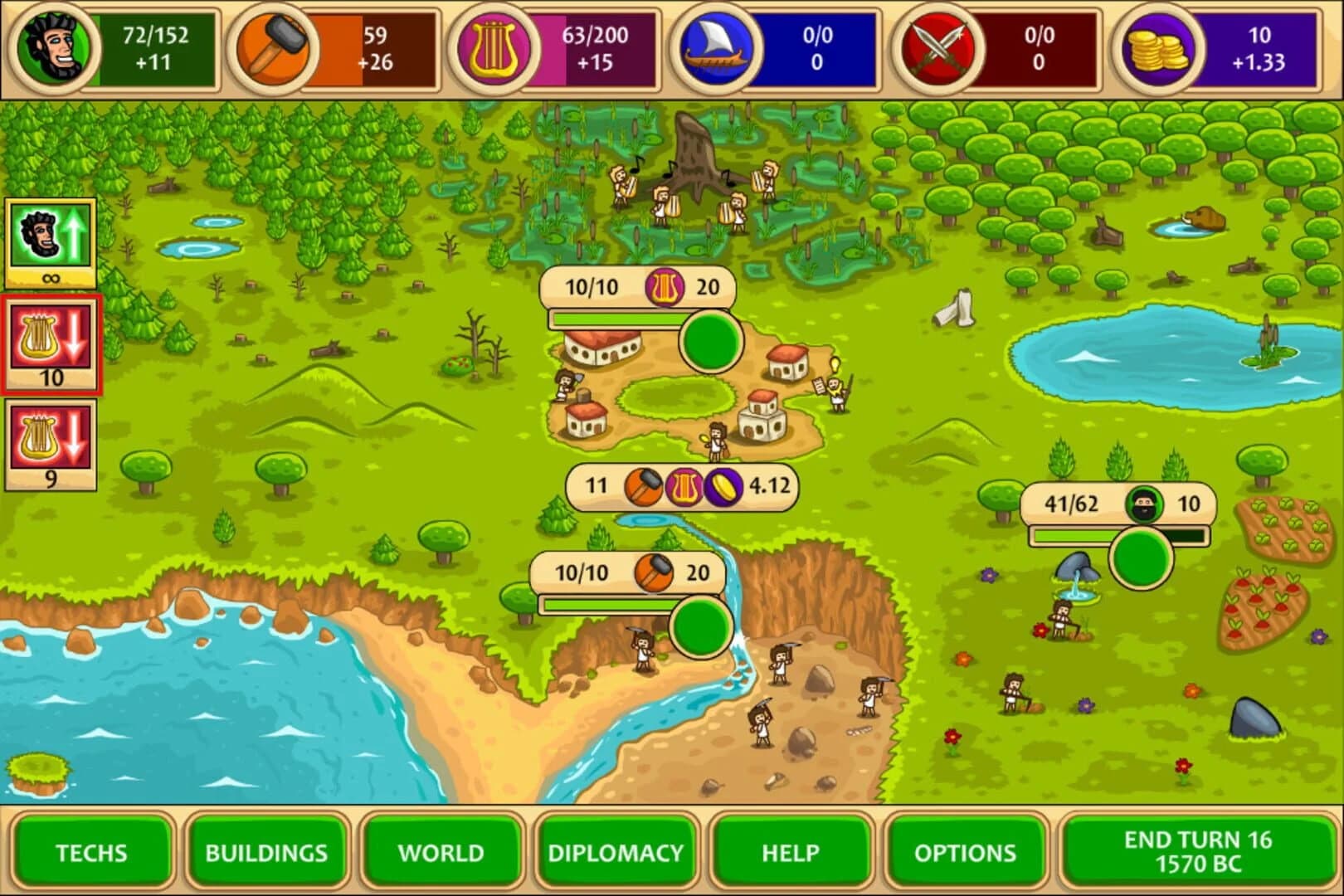Open the TECHS screen

(91, 853)
